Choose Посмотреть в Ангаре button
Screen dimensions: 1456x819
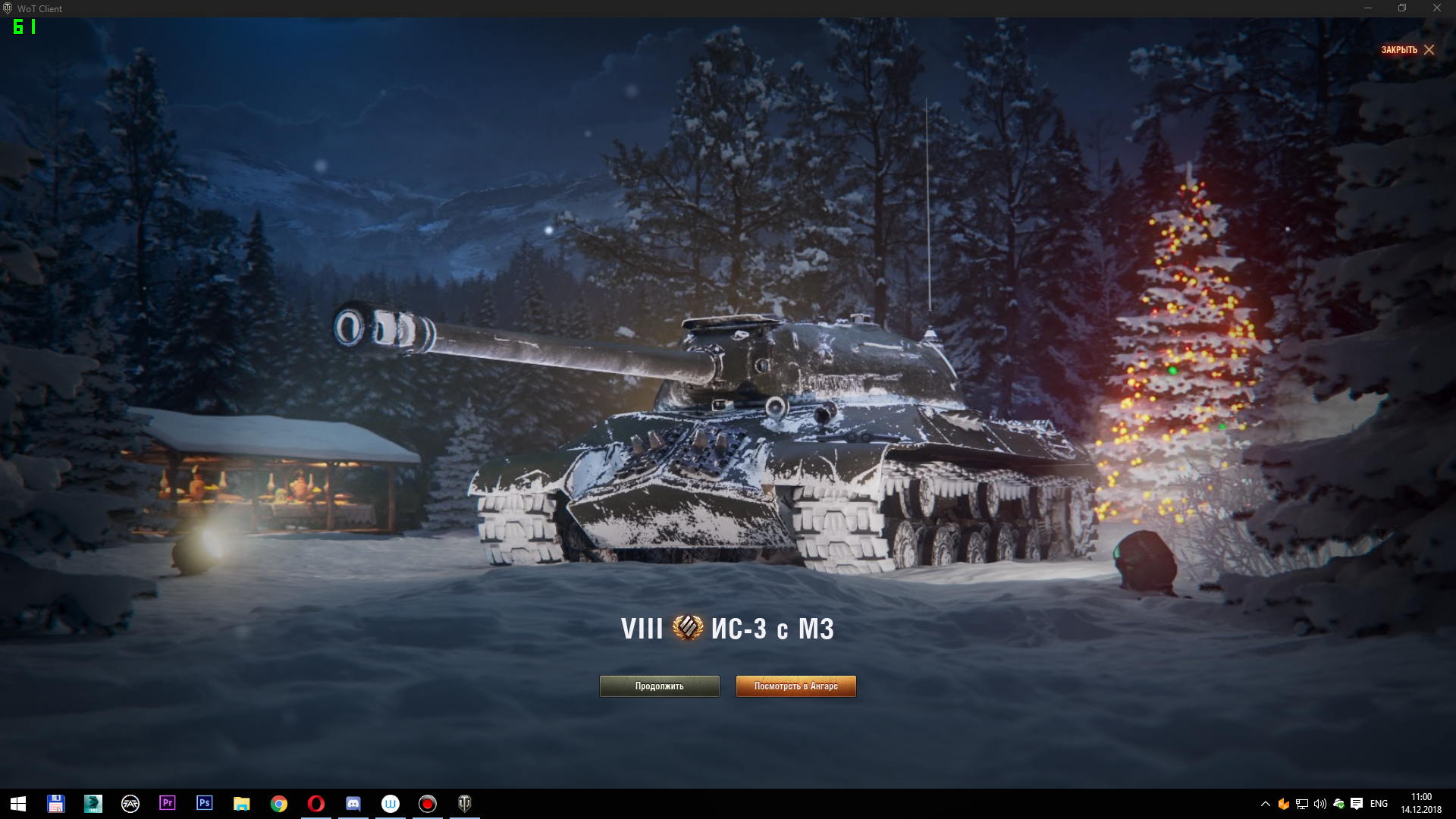point(795,686)
